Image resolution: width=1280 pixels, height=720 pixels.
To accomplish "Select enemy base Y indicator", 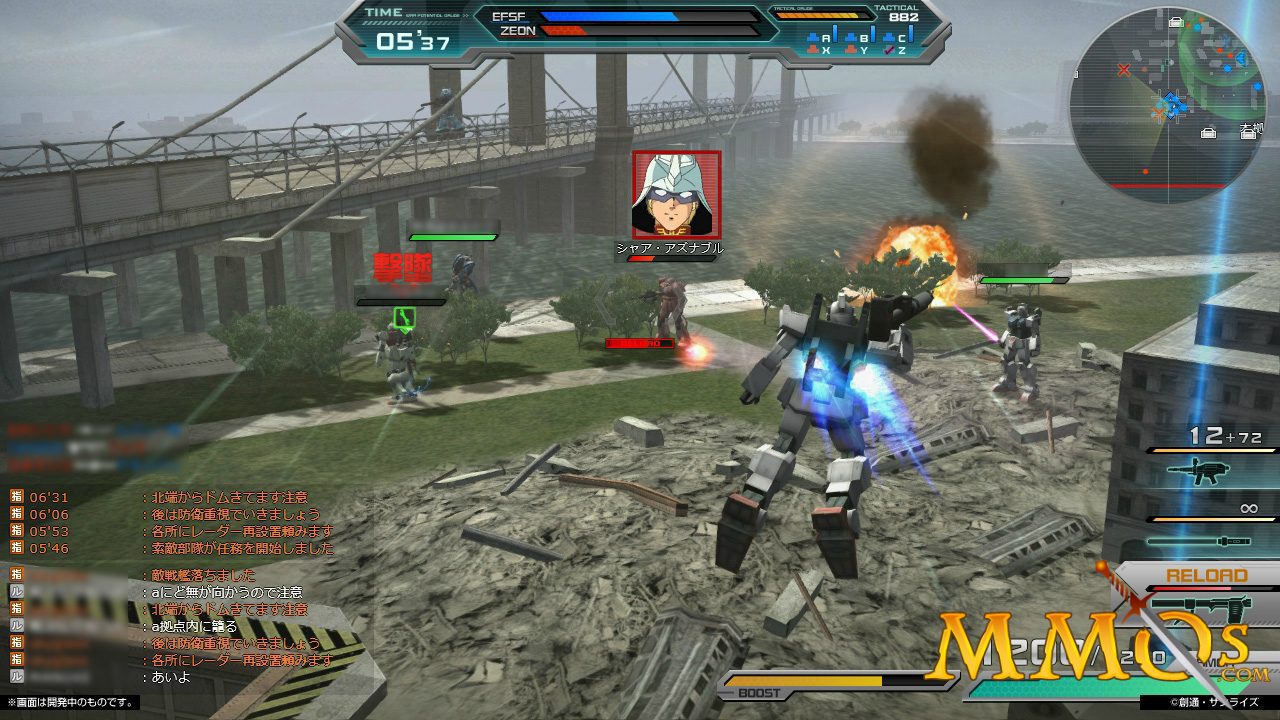I will pos(856,50).
